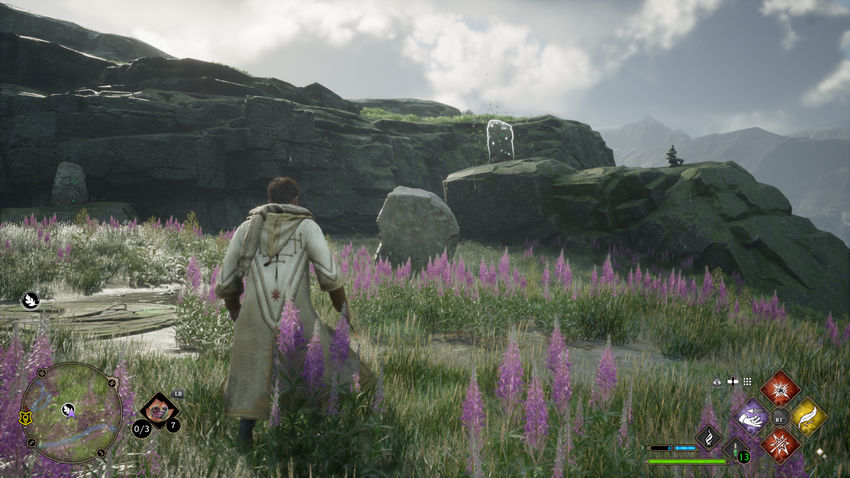This screenshot has width=850, height=478.
Task: Activate the ancient magic swirl ability
Action: pyautogui.click(x=709, y=436)
